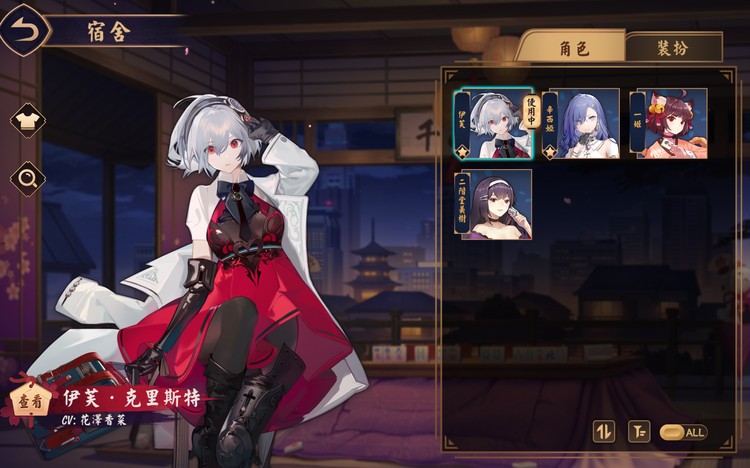This screenshot has height=468, width=750.
Task: Click the magnifying glass view icon
Action: coord(28,179)
